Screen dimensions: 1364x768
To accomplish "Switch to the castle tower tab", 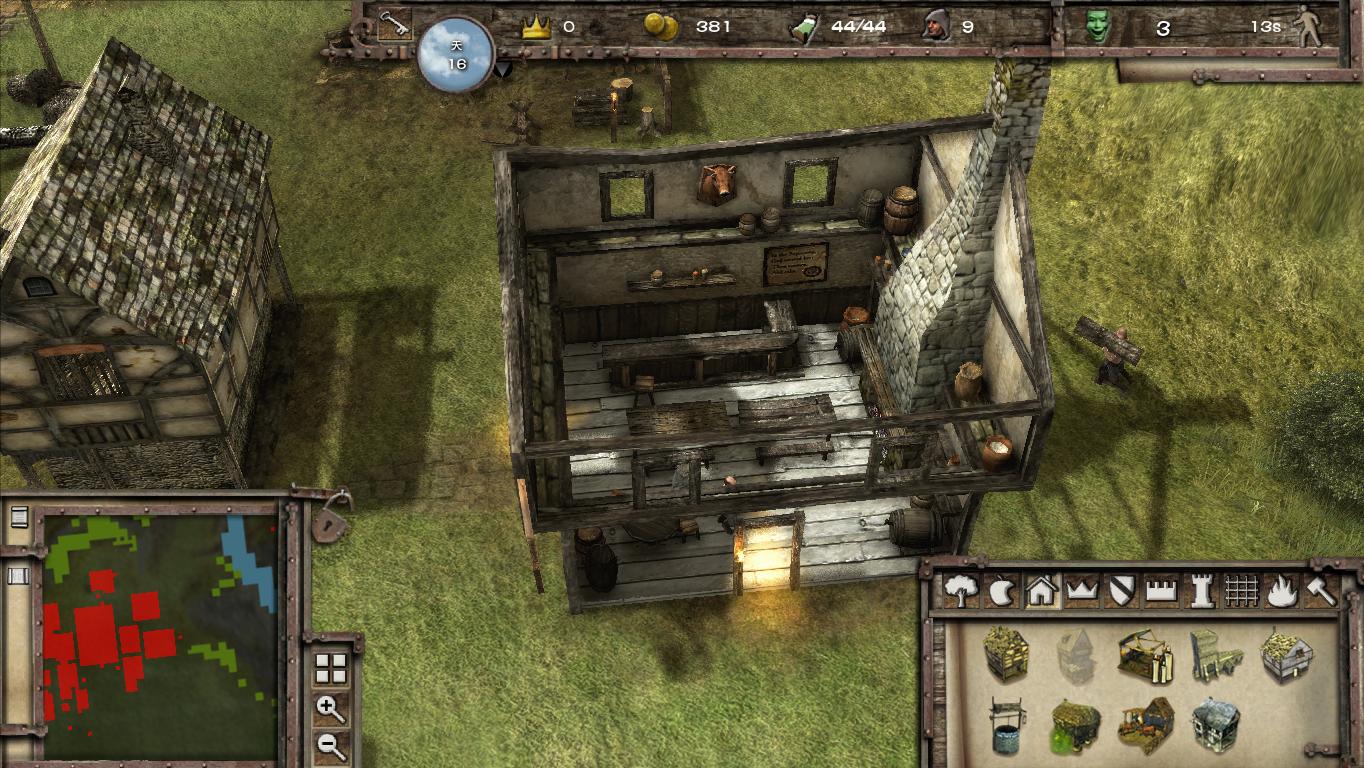I will click(x=1200, y=591).
